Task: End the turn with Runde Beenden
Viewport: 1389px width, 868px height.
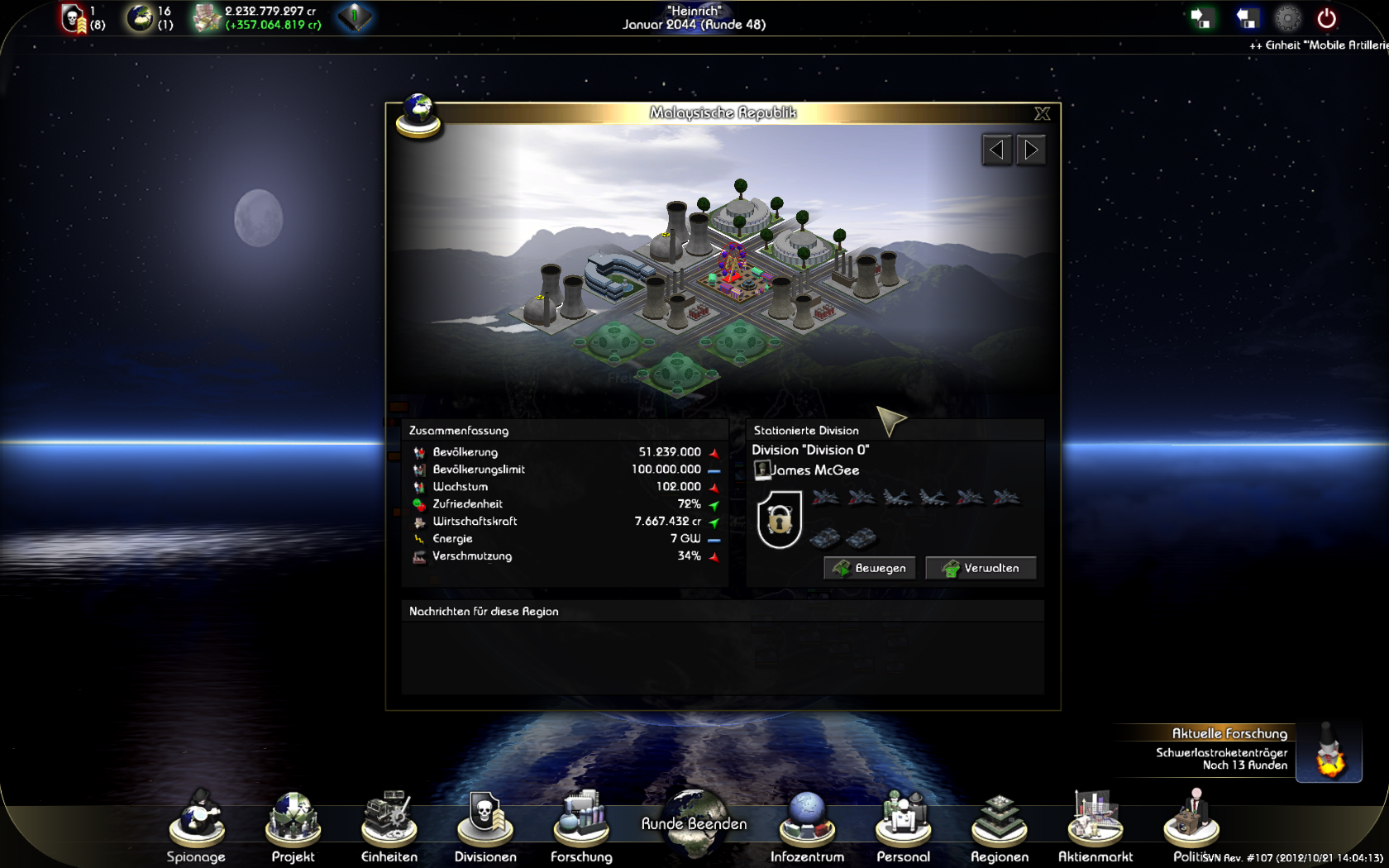Action: tap(694, 823)
